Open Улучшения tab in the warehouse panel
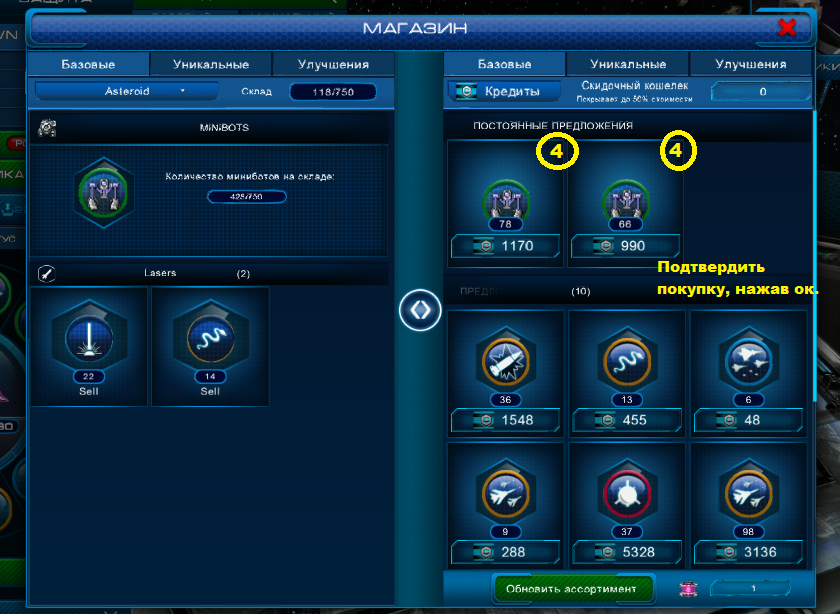Screen dimensions: 840x614 [x=333, y=64]
